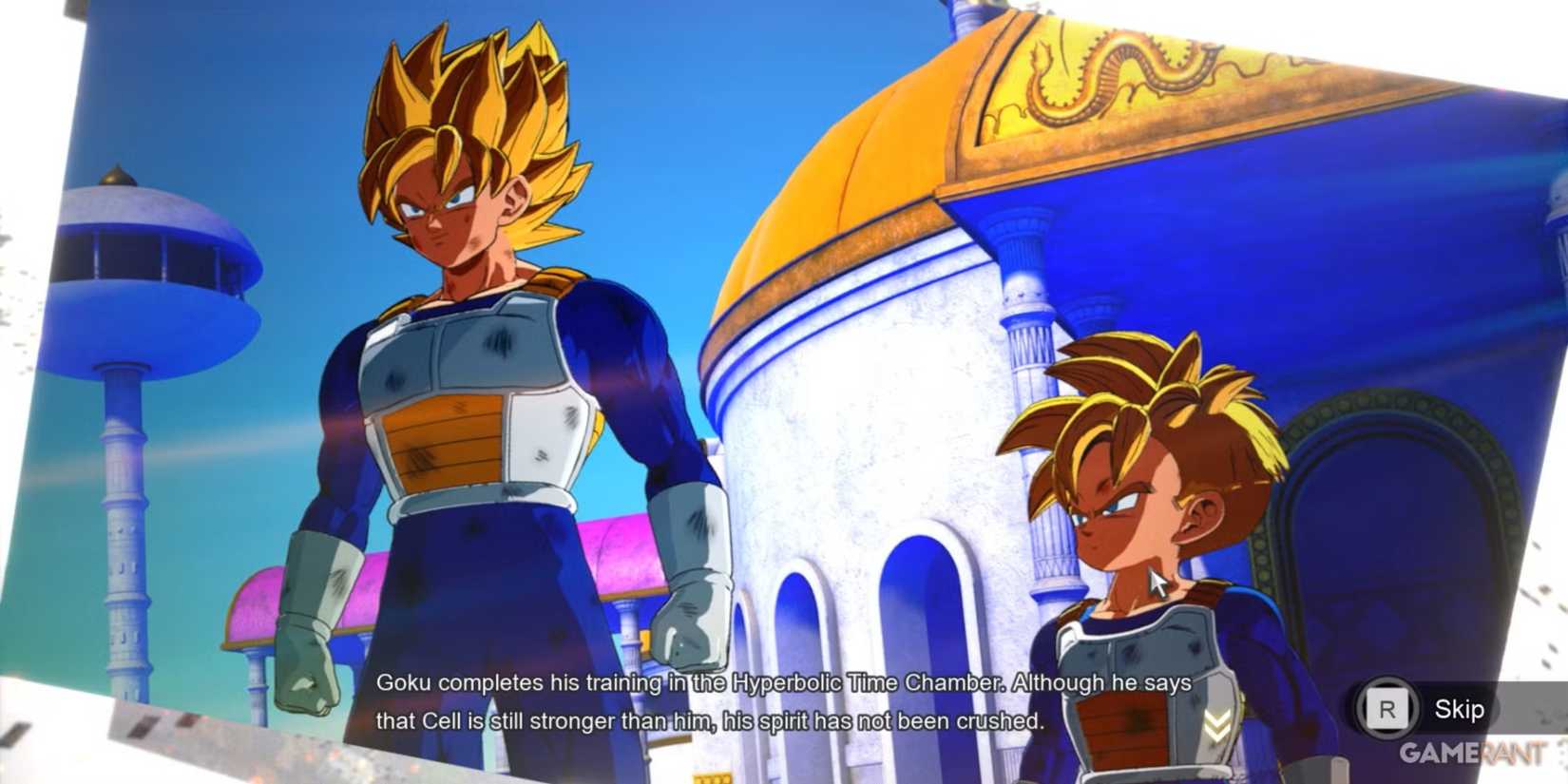Click the Skip label text

[1461, 708]
